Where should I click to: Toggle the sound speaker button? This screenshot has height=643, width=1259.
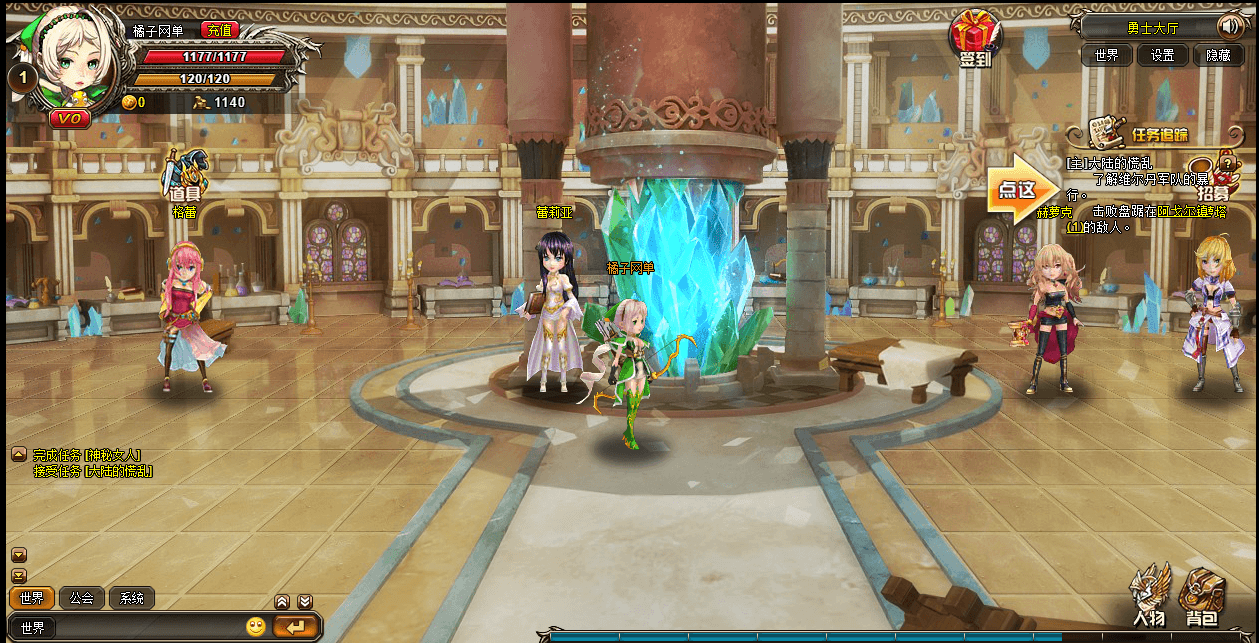[x=1228, y=27]
